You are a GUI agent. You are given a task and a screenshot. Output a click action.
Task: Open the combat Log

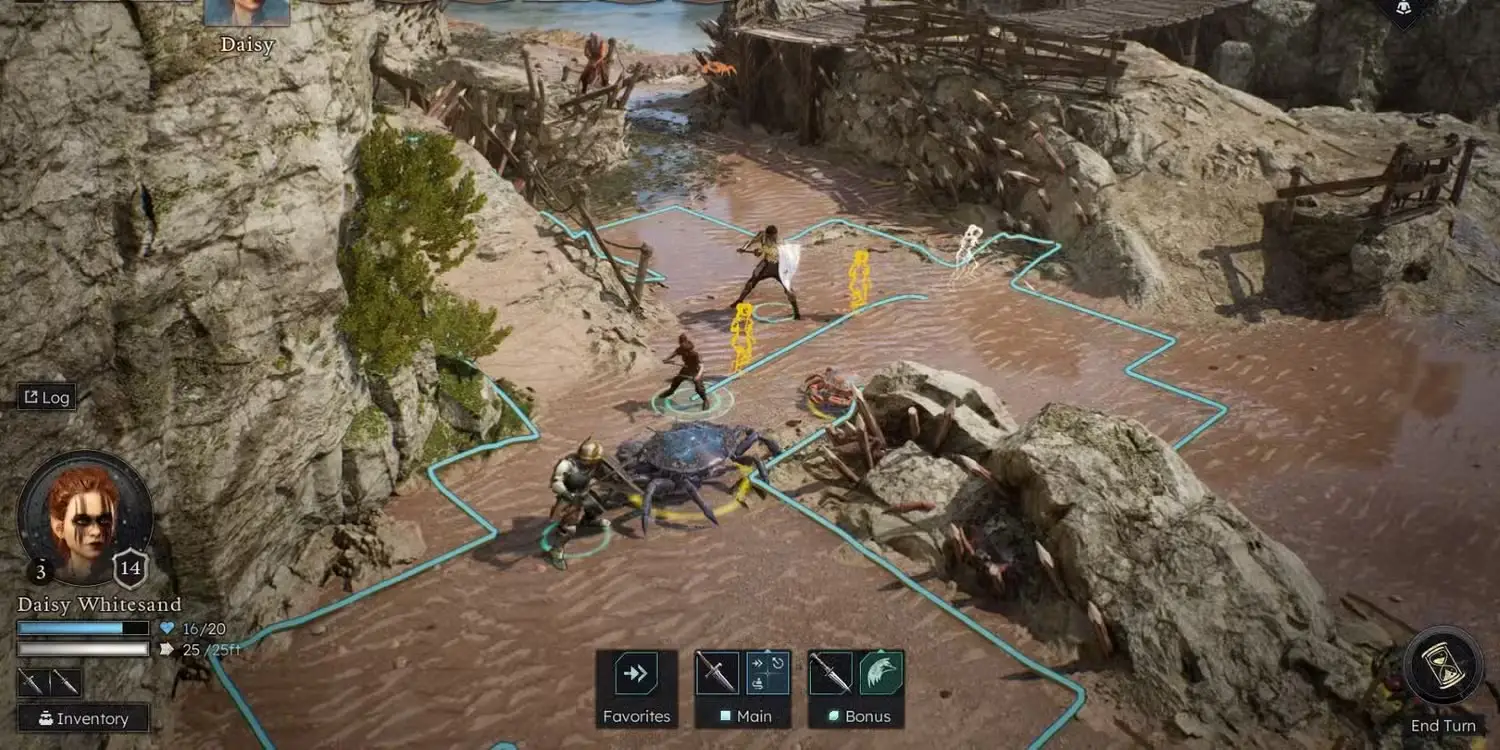(x=47, y=397)
